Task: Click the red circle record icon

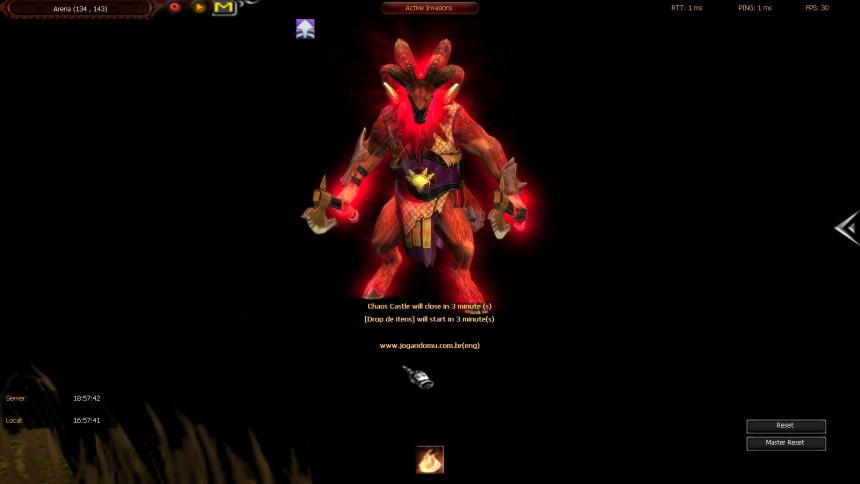Action: [x=175, y=7]
